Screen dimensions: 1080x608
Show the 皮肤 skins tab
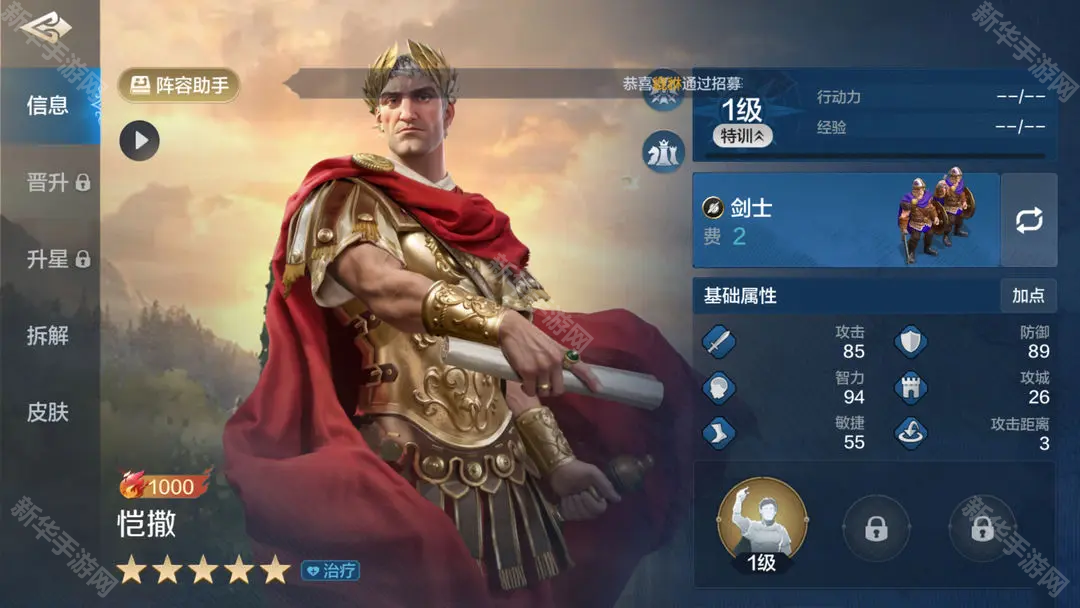pos(48,412)
